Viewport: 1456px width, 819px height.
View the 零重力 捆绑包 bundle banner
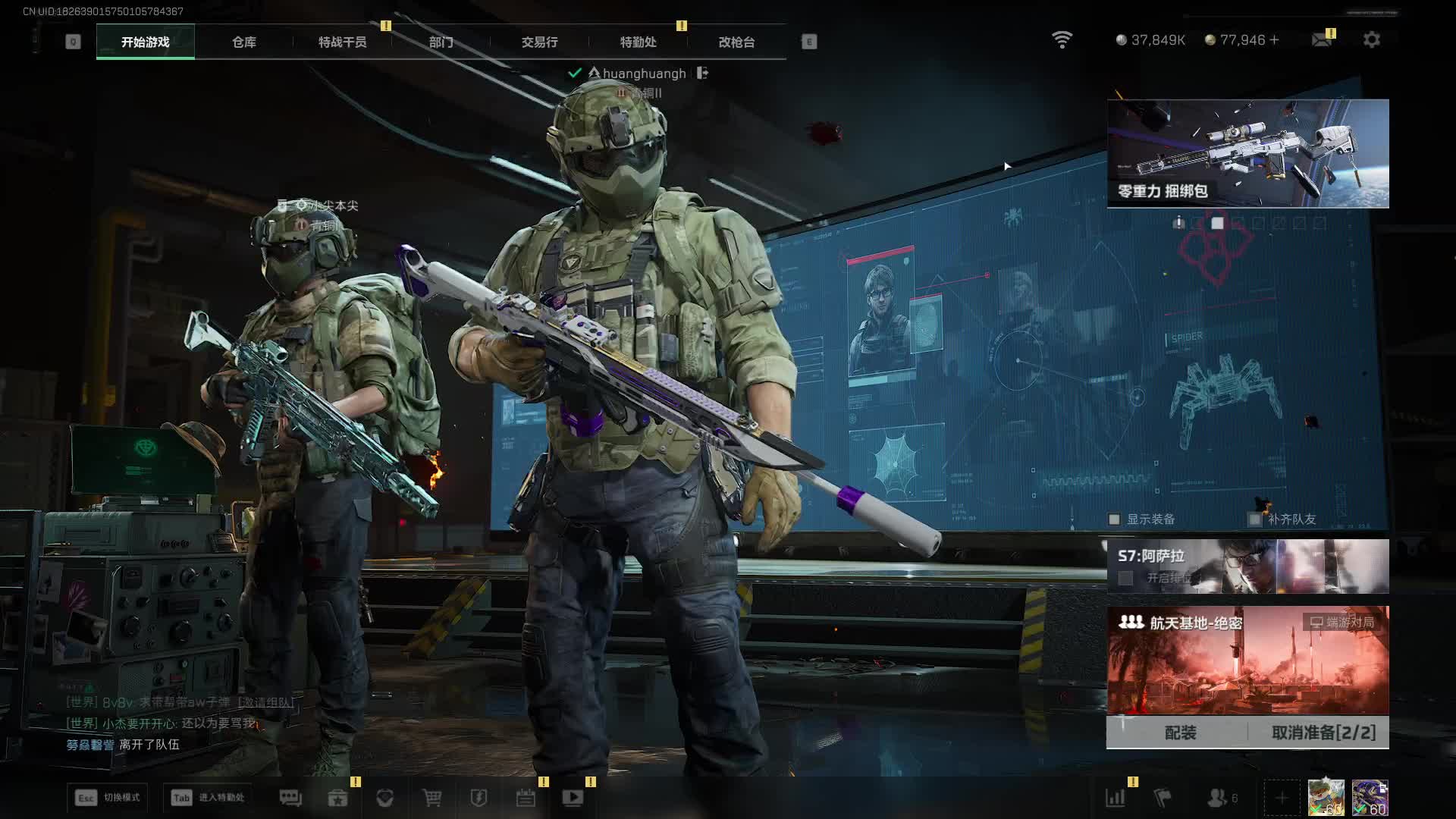coord(1247,153)
